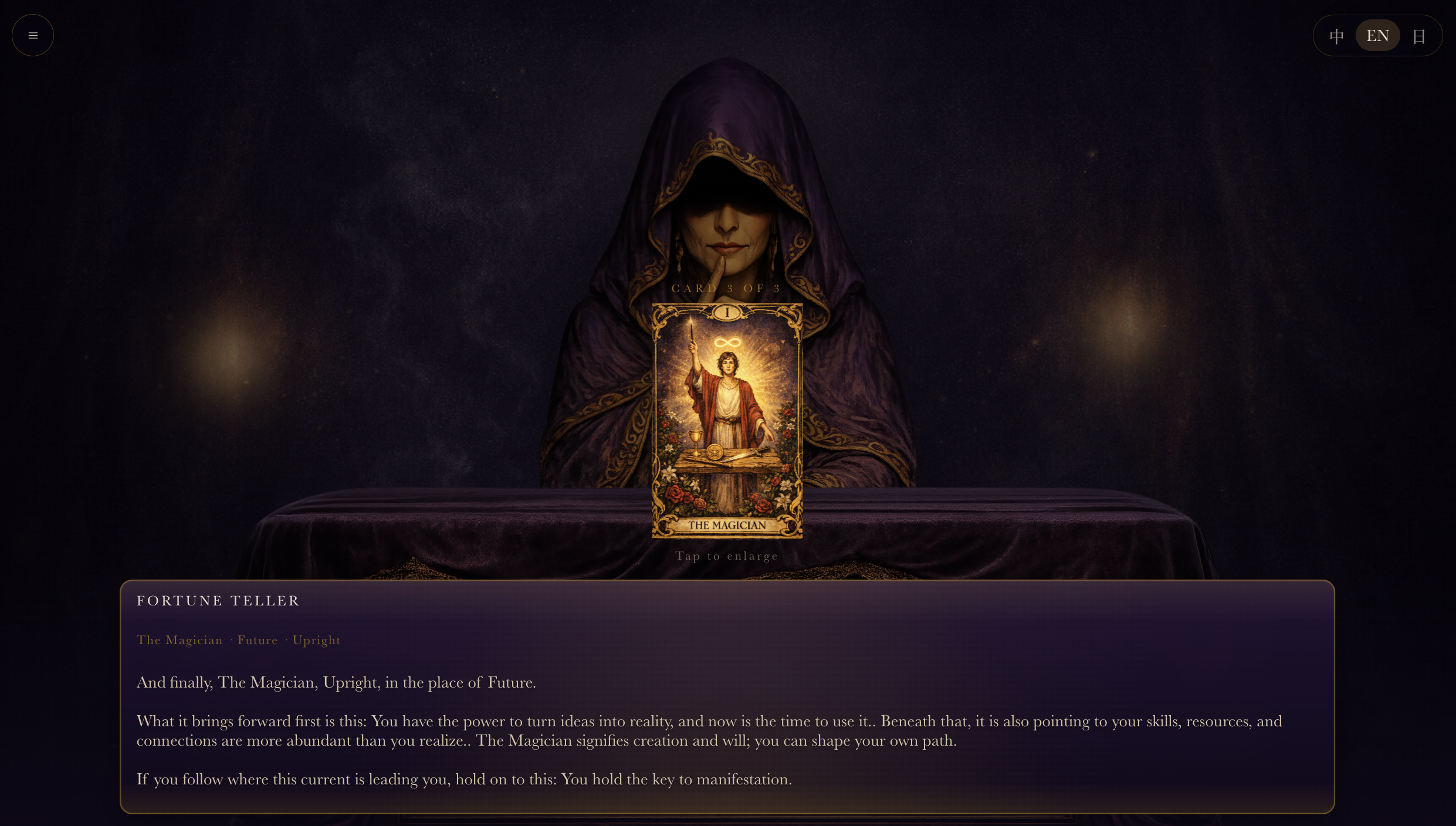The image size is (1456, 826).
Task: Click the Roman numeral I on the card
Action: pyautogui.click(x=726, y=312)
